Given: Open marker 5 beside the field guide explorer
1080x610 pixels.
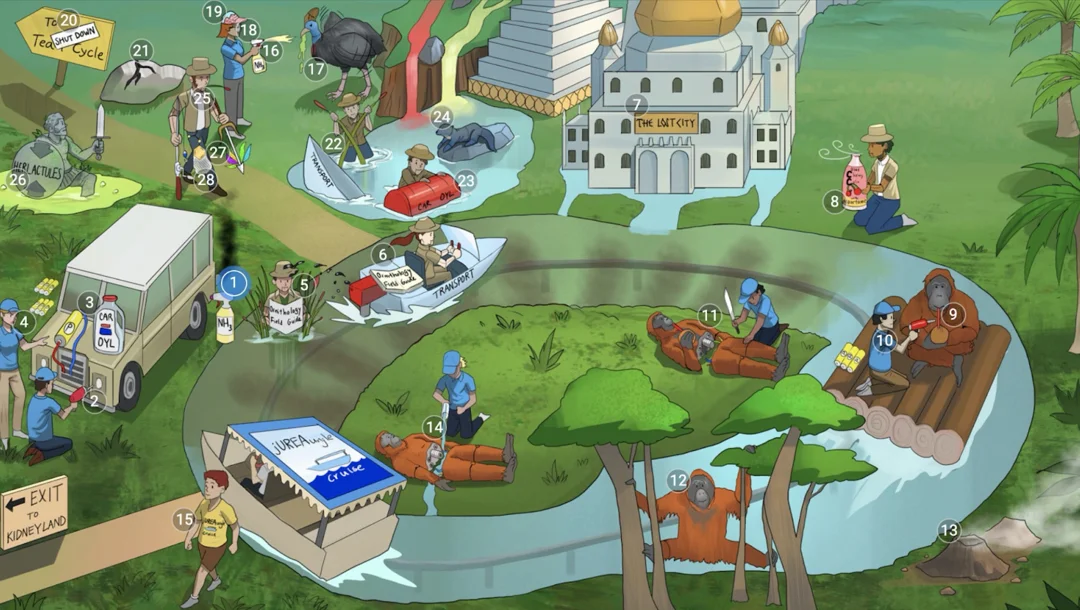Looking at the screenshot, I should pyautogui.click(x=304, y=284).
